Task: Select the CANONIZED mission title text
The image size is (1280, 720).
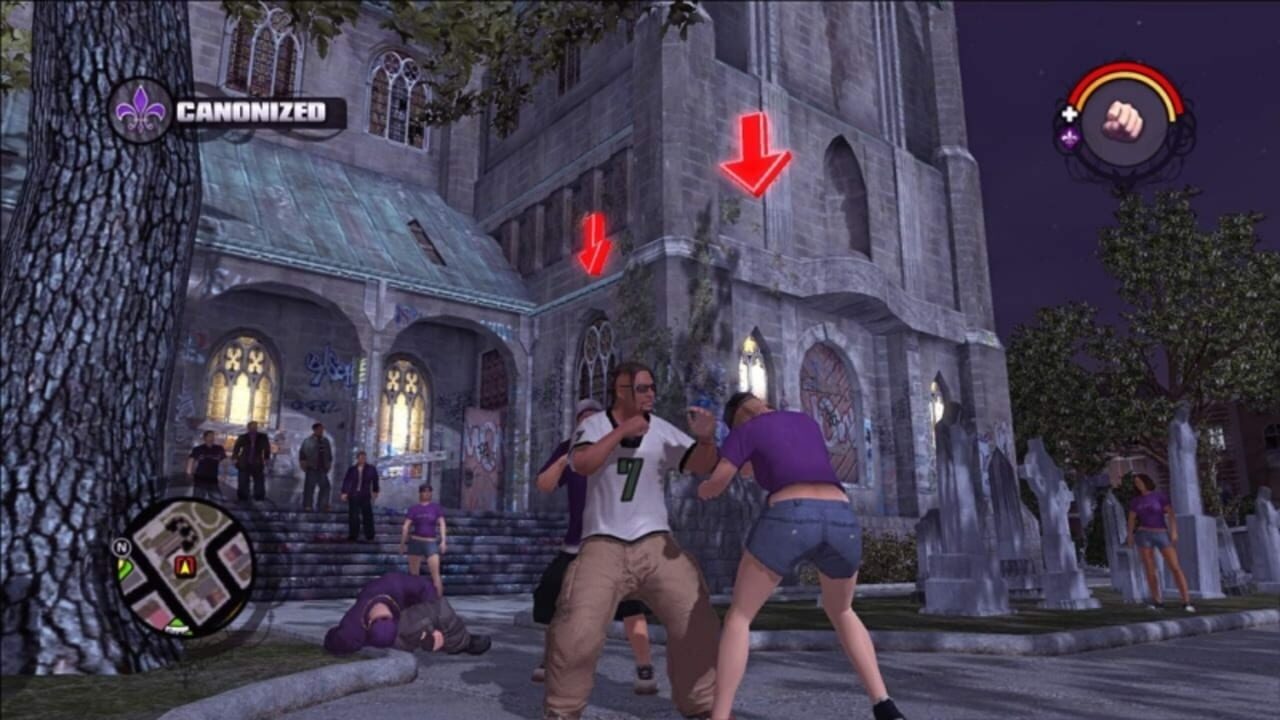Action: 252,112
